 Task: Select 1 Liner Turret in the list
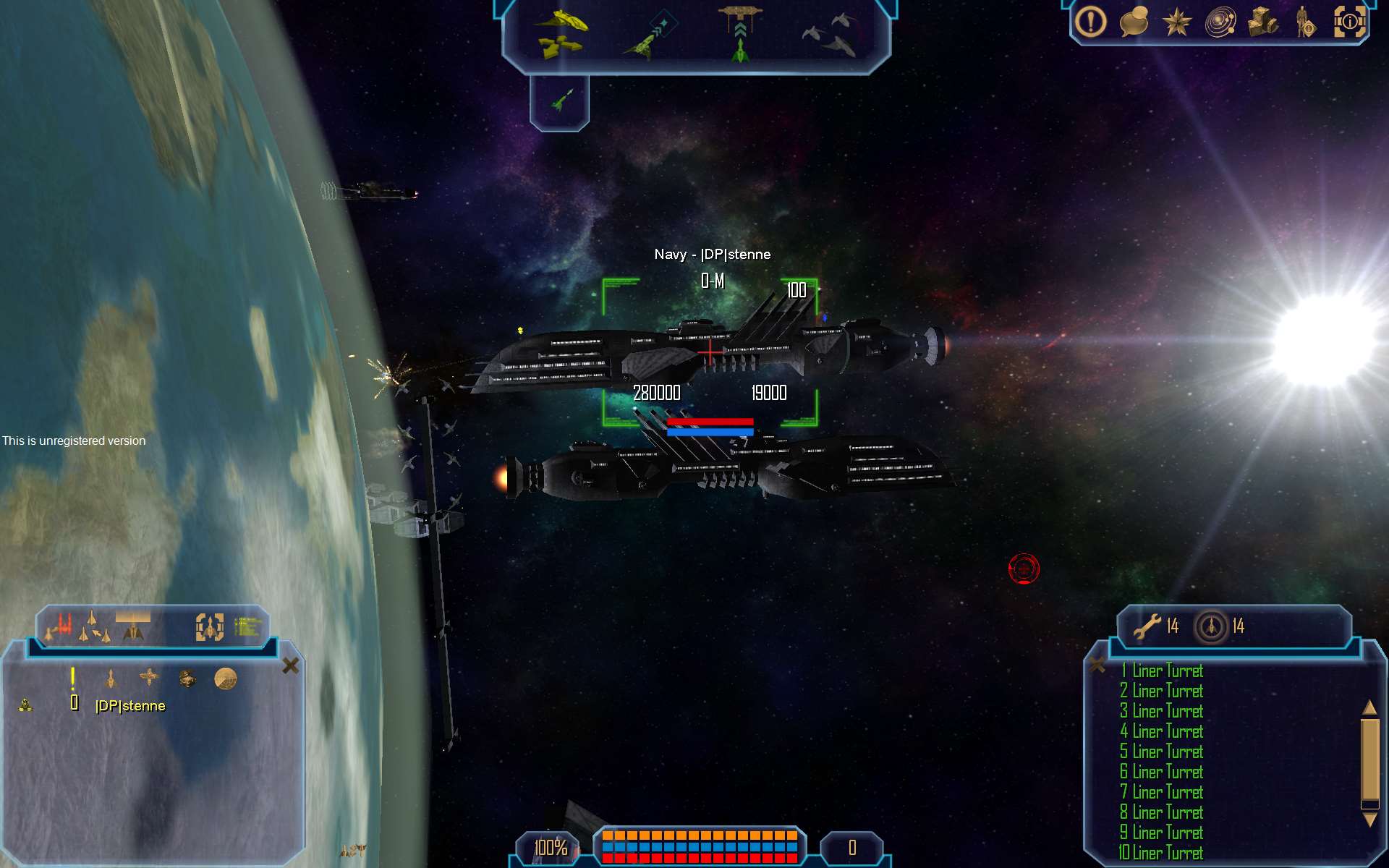point(1162,671)
